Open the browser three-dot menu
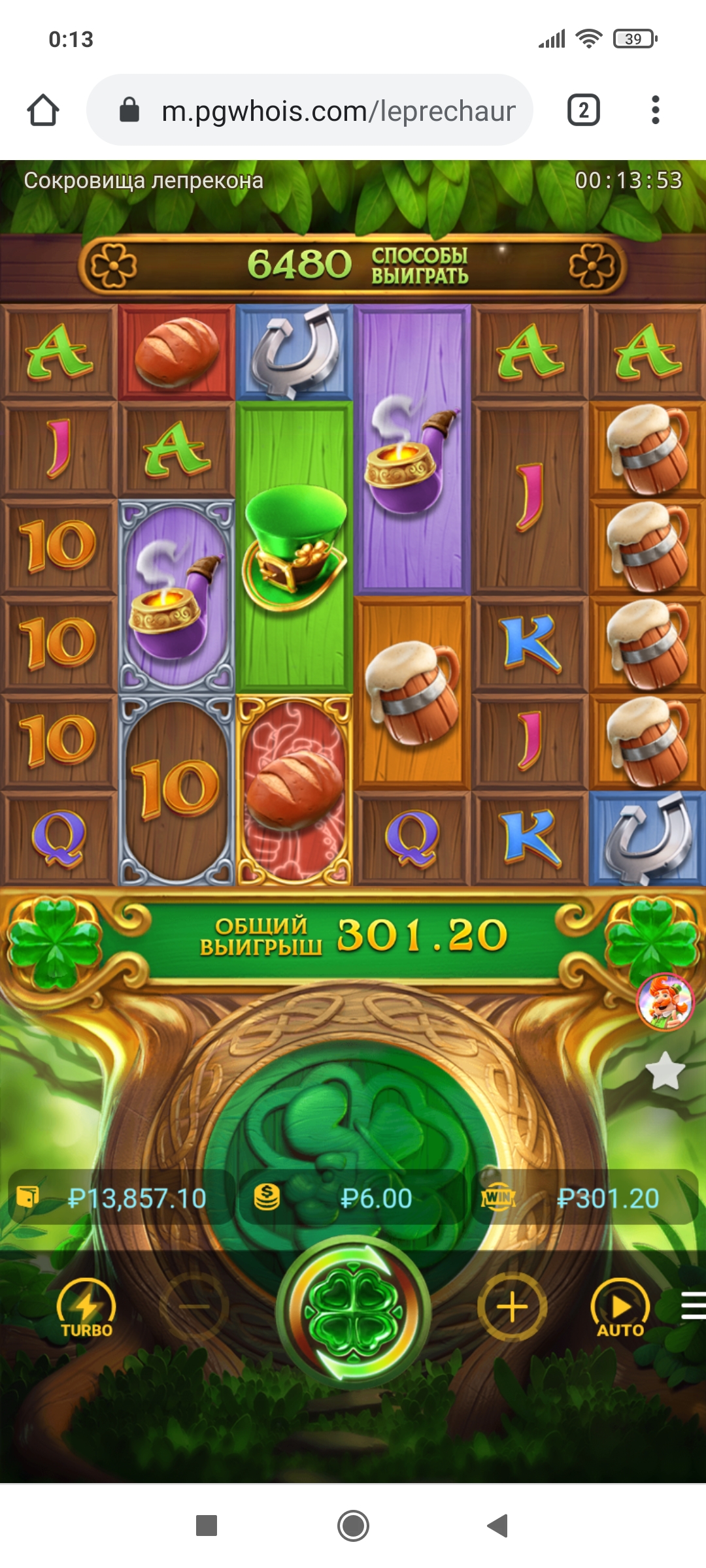 [x=655, y=110]
